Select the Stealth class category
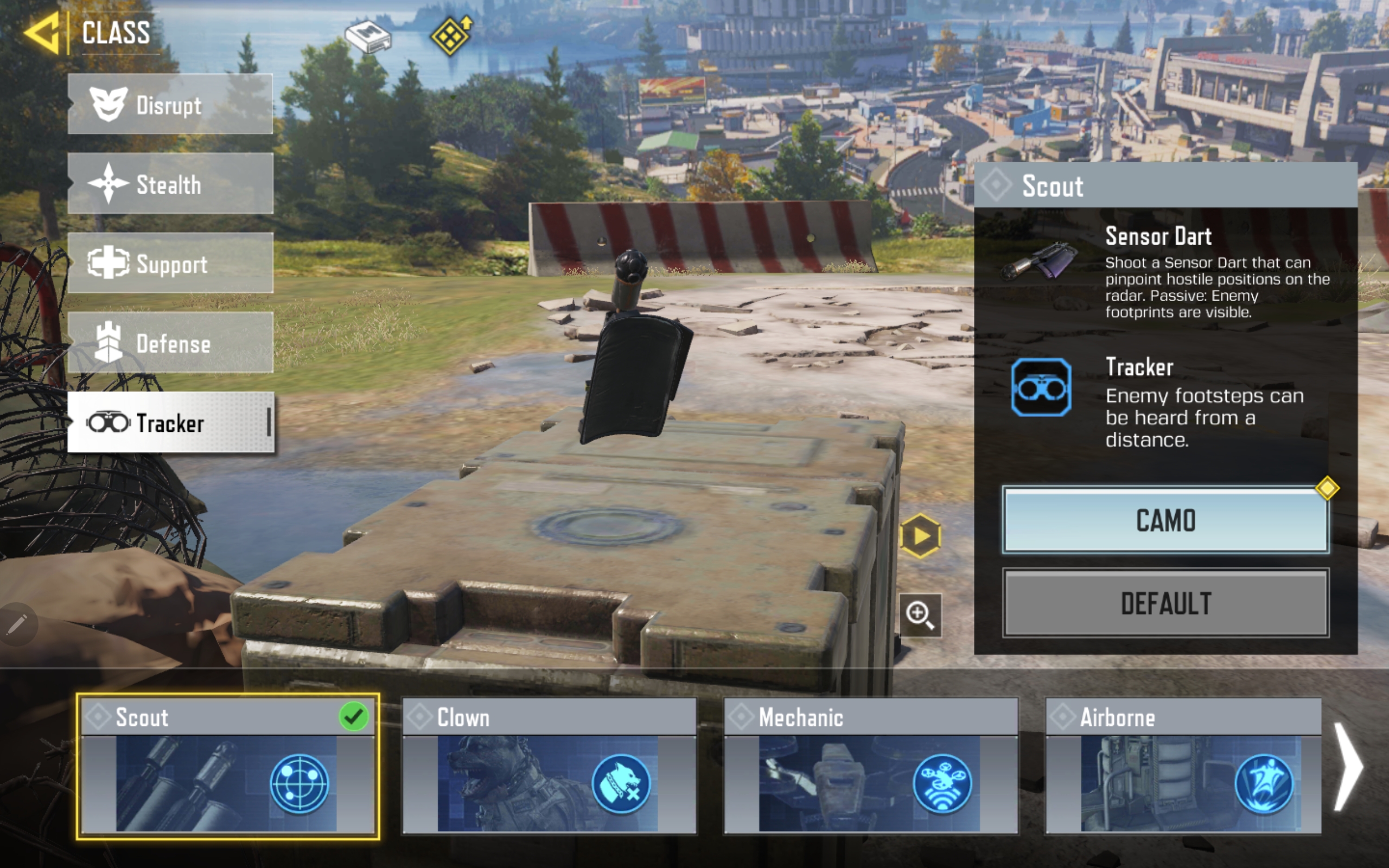 170,184
